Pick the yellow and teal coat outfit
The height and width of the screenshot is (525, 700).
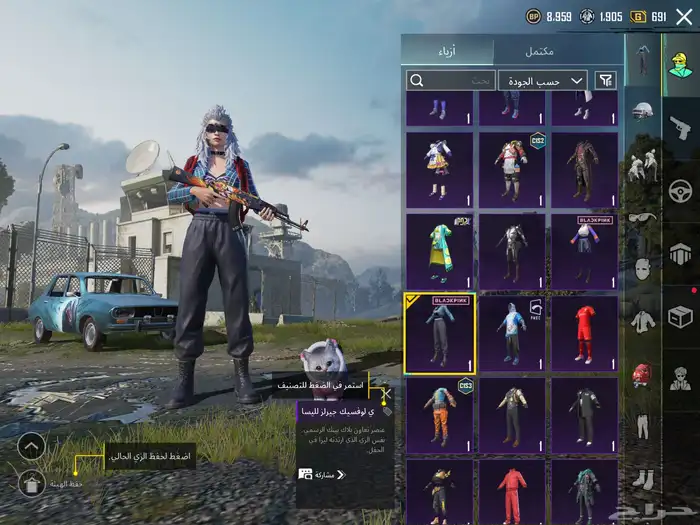tap(439, 251)
